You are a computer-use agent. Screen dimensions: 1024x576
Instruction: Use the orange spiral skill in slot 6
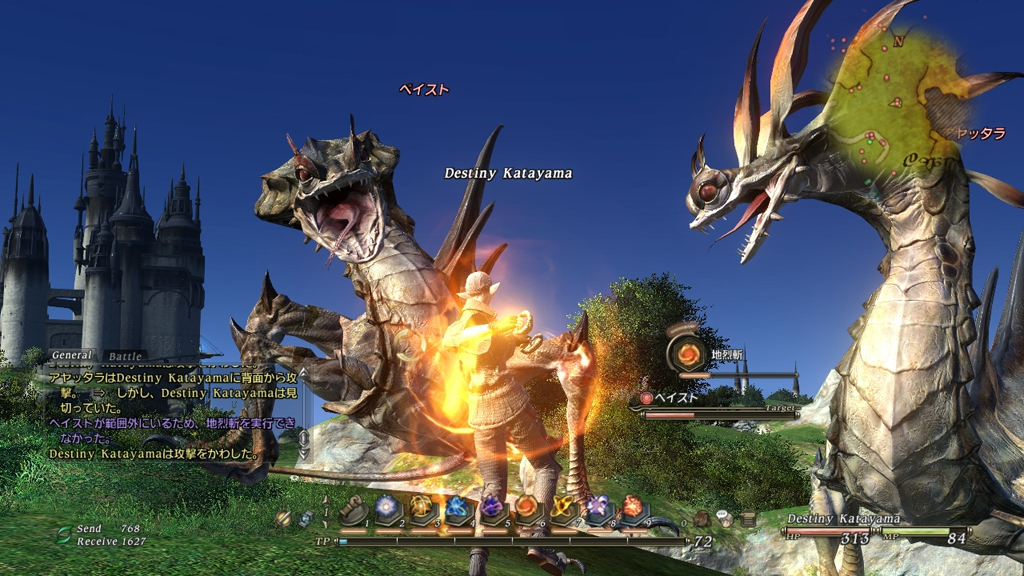(x=527, y=507)
